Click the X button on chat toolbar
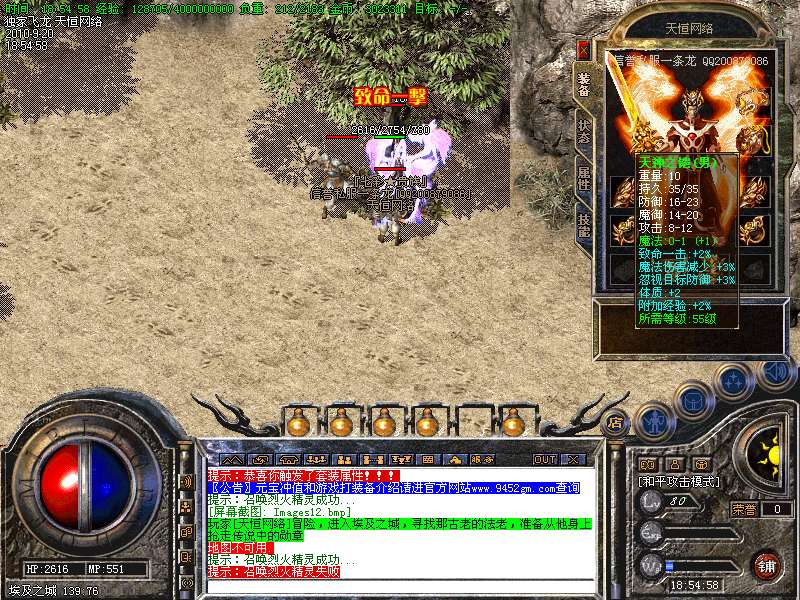Image resolution: width=800 pixels, height=600 pixels. pyautogui.click(x=573, y=459)
